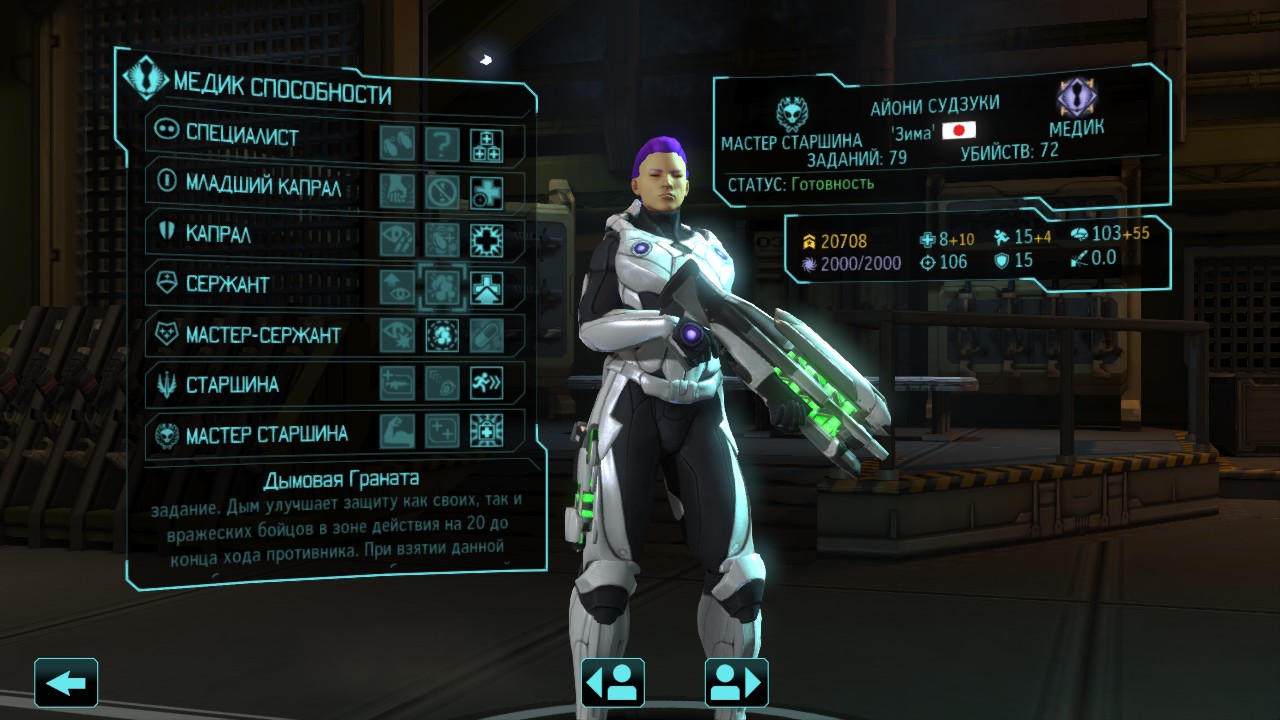
Task: Select the running man ability for Старшина
Action: 487,383
